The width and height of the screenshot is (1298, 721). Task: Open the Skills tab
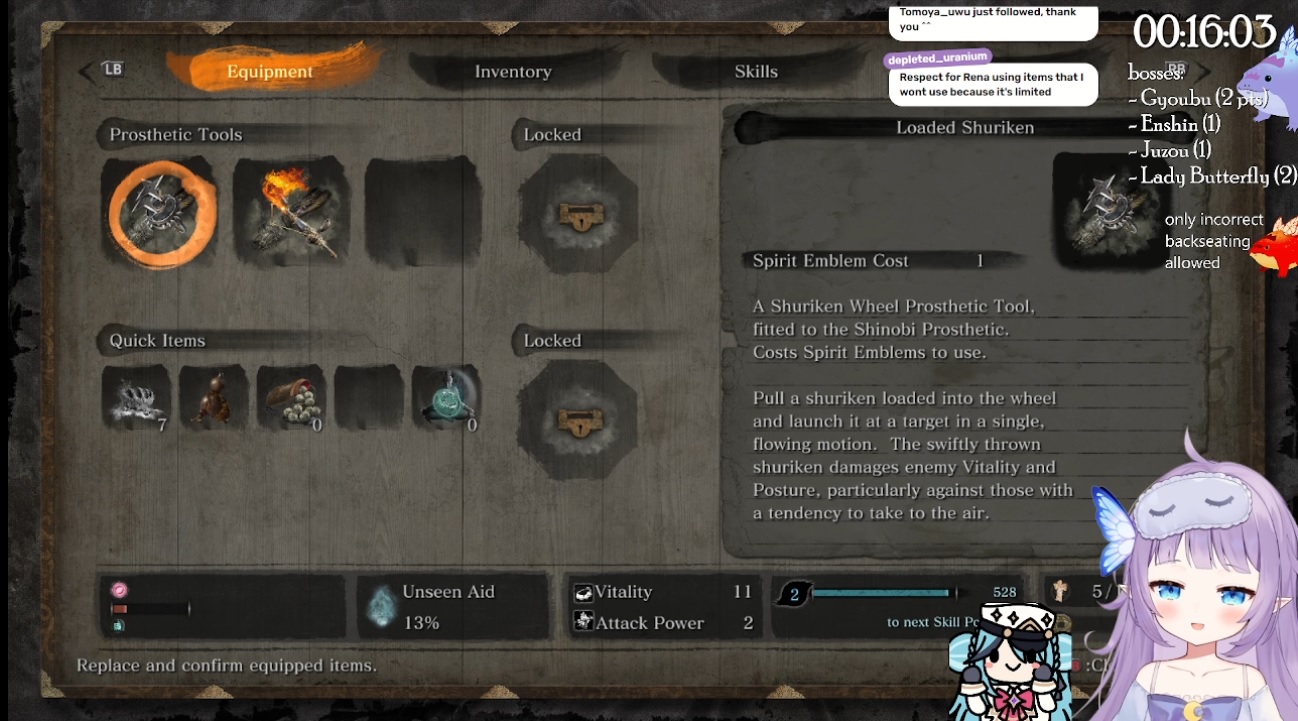coord(755,71)
